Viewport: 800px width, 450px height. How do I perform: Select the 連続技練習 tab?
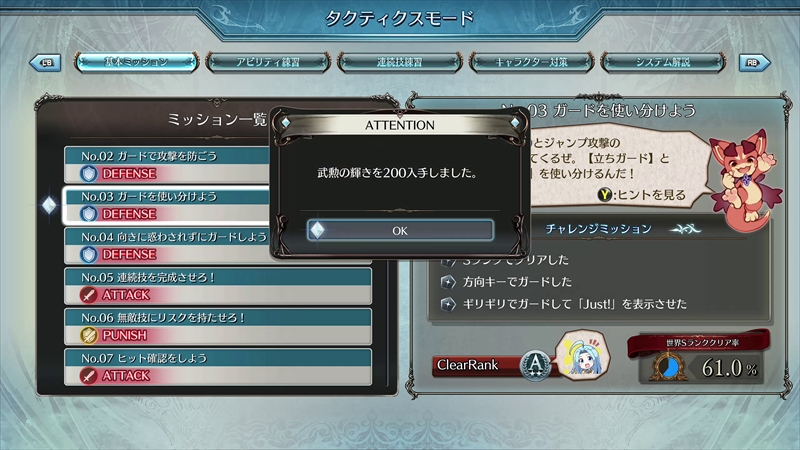pyautogui.click(x=400, y=62)
